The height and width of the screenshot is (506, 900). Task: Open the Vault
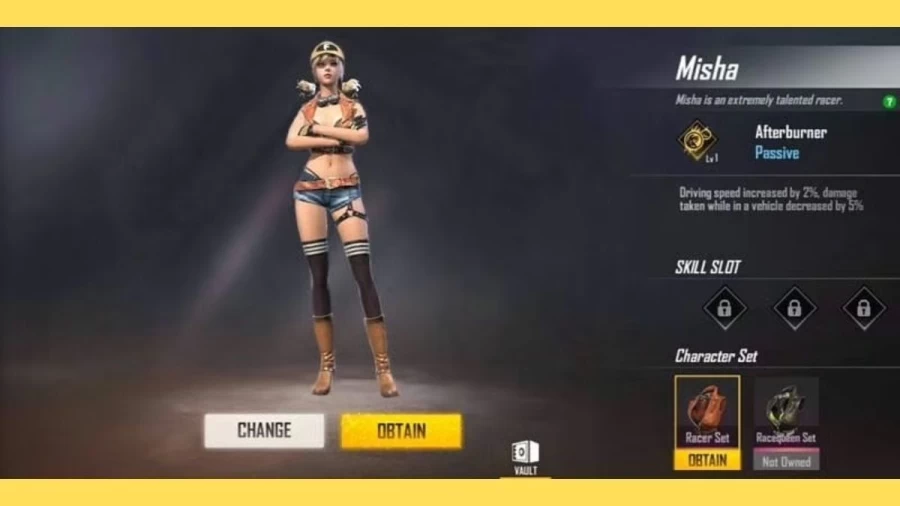pos(525,457)
